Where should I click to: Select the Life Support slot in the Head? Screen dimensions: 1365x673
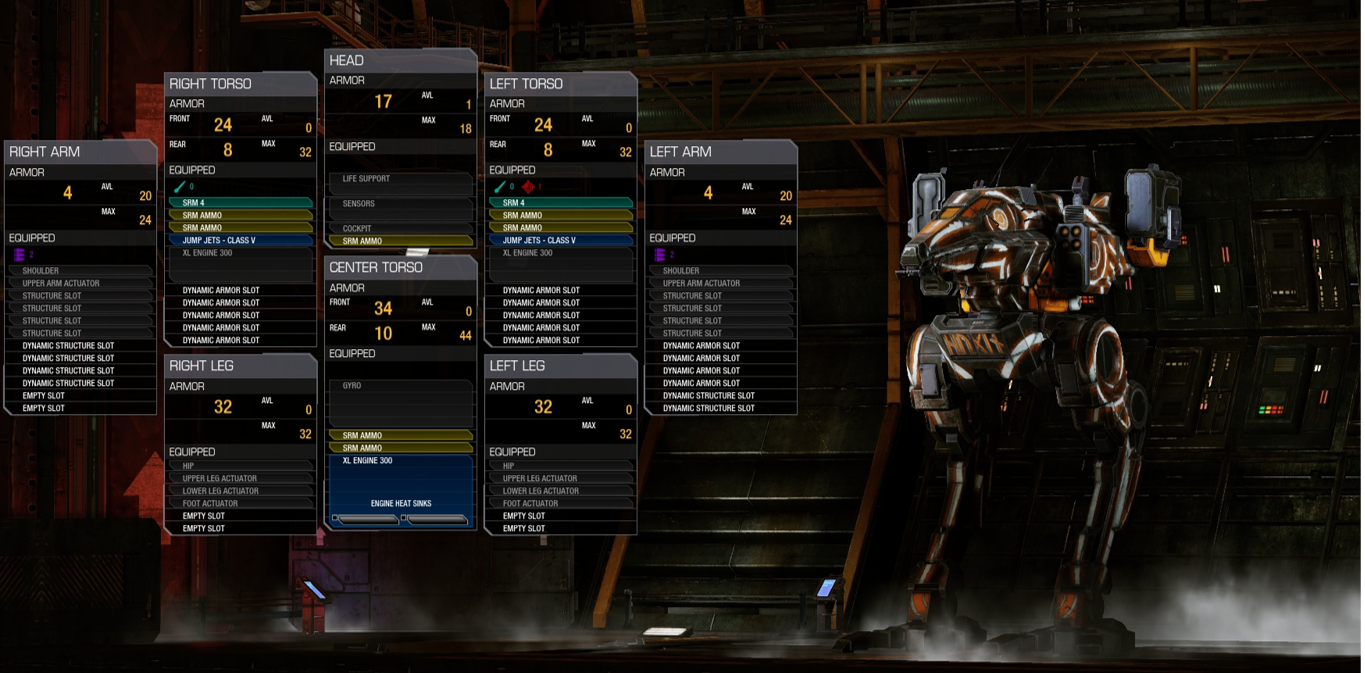[400, 180]
